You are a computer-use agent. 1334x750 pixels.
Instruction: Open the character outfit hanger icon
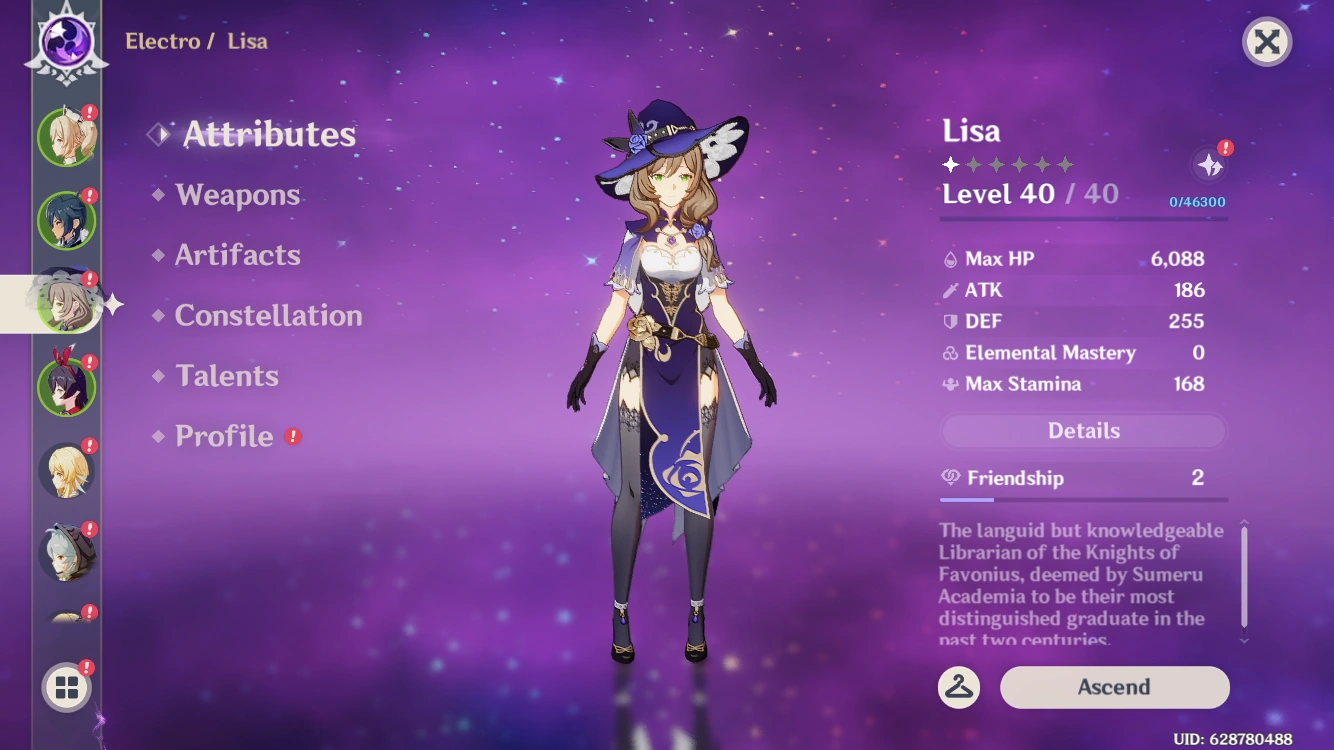[959, 688]
